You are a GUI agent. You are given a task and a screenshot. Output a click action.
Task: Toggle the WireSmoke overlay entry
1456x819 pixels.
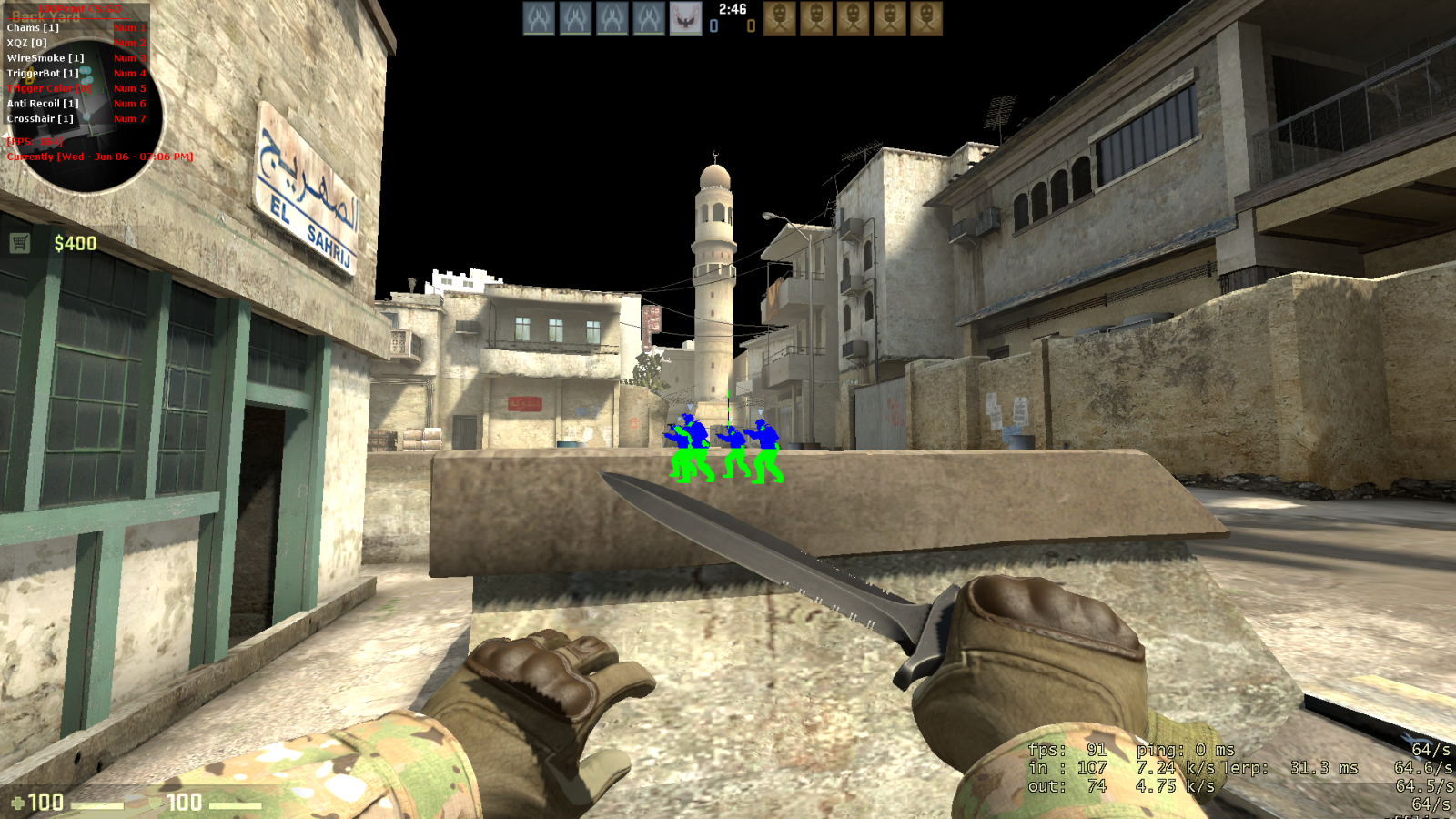(x=45, y=58)
